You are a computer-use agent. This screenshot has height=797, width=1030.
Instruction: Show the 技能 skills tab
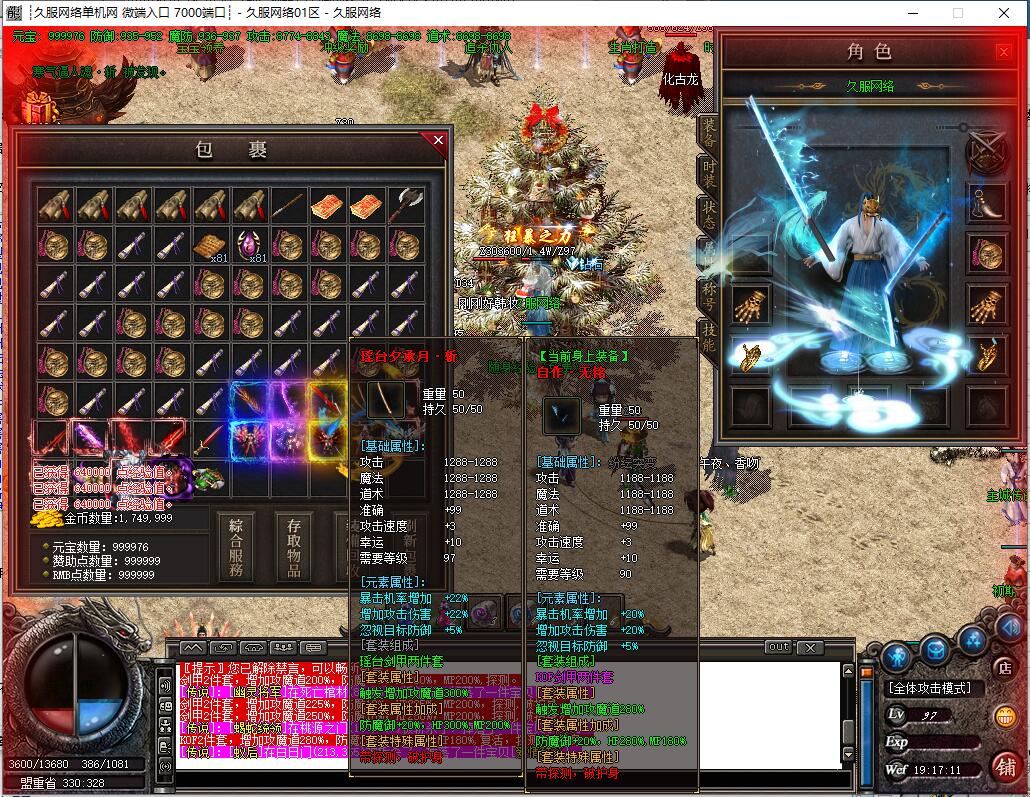point(709,340)
